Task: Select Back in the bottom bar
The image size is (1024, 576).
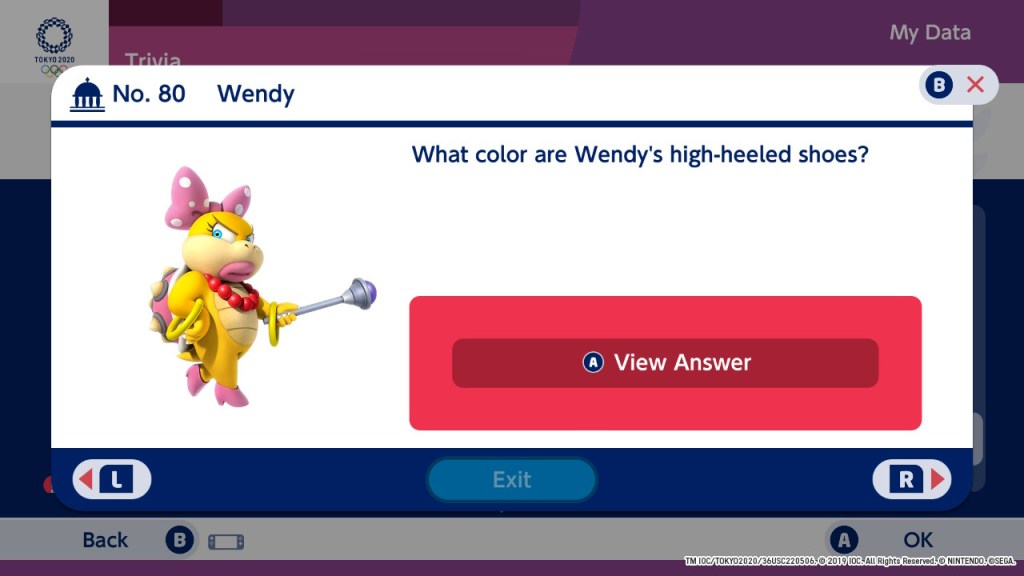Action: (106, 540)
